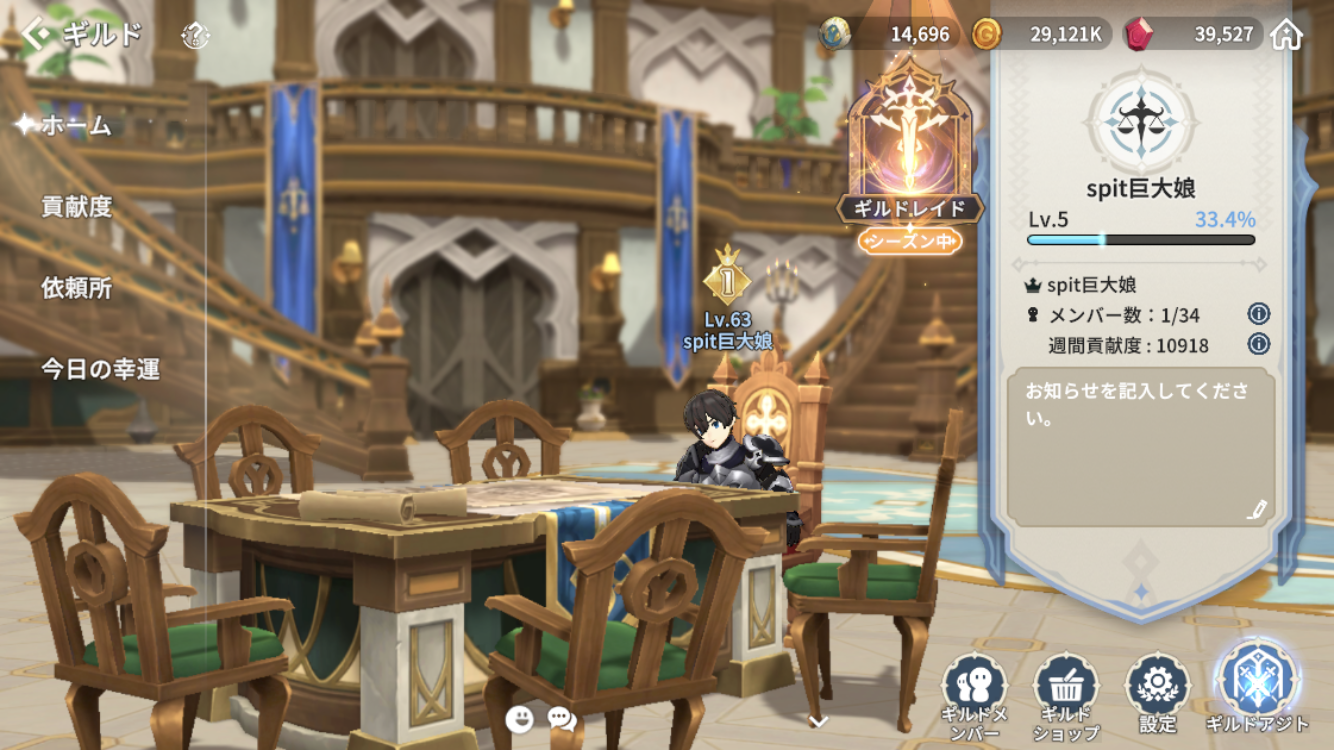
Task: Switch to the 依頼所 tab
Action: click(76, 288)
